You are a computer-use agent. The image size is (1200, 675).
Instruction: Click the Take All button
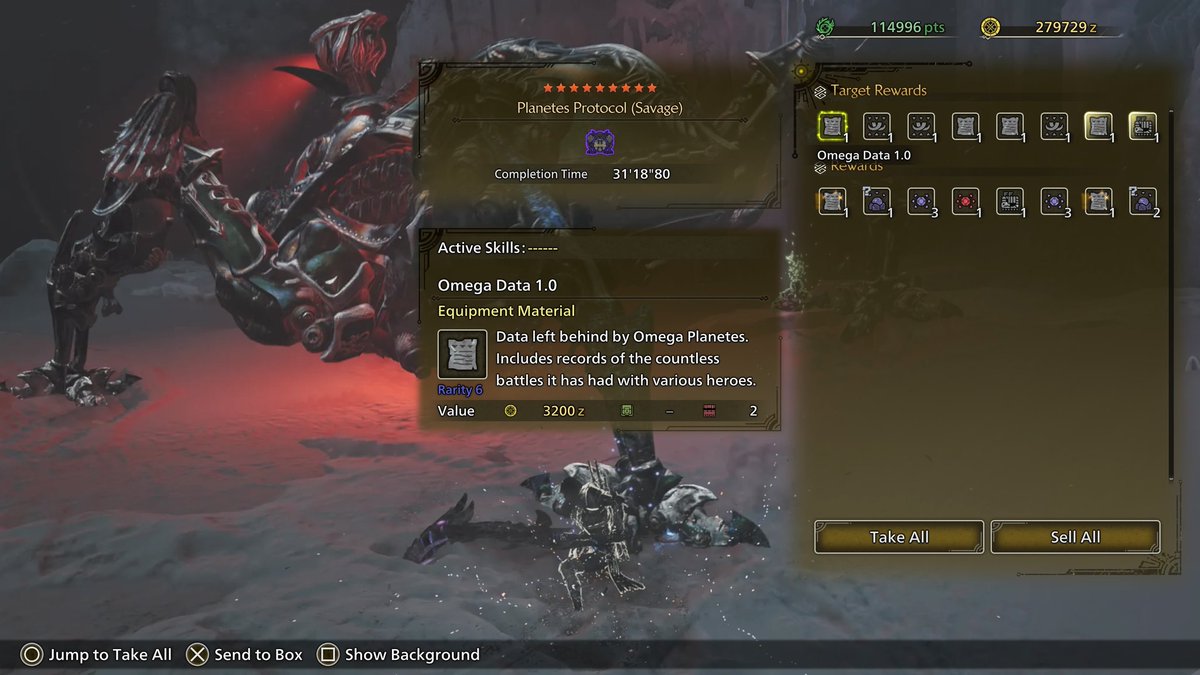(x=899, y=537)
